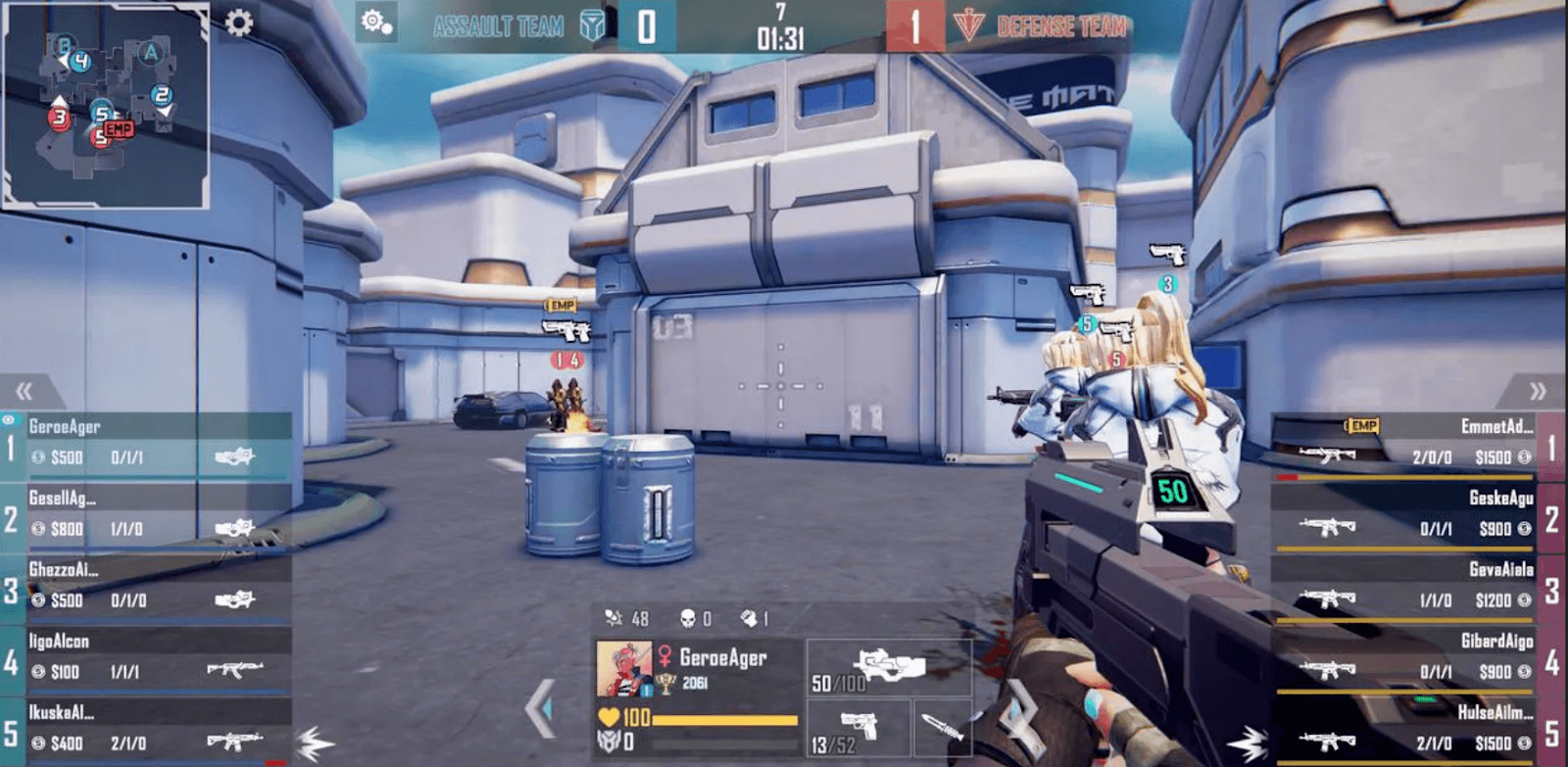Image resolution: width=1568 pixels, height=767 pixels.
Task: Pick HulseAilm in the Defense Team list
Action: click(x=1411, y=731)
